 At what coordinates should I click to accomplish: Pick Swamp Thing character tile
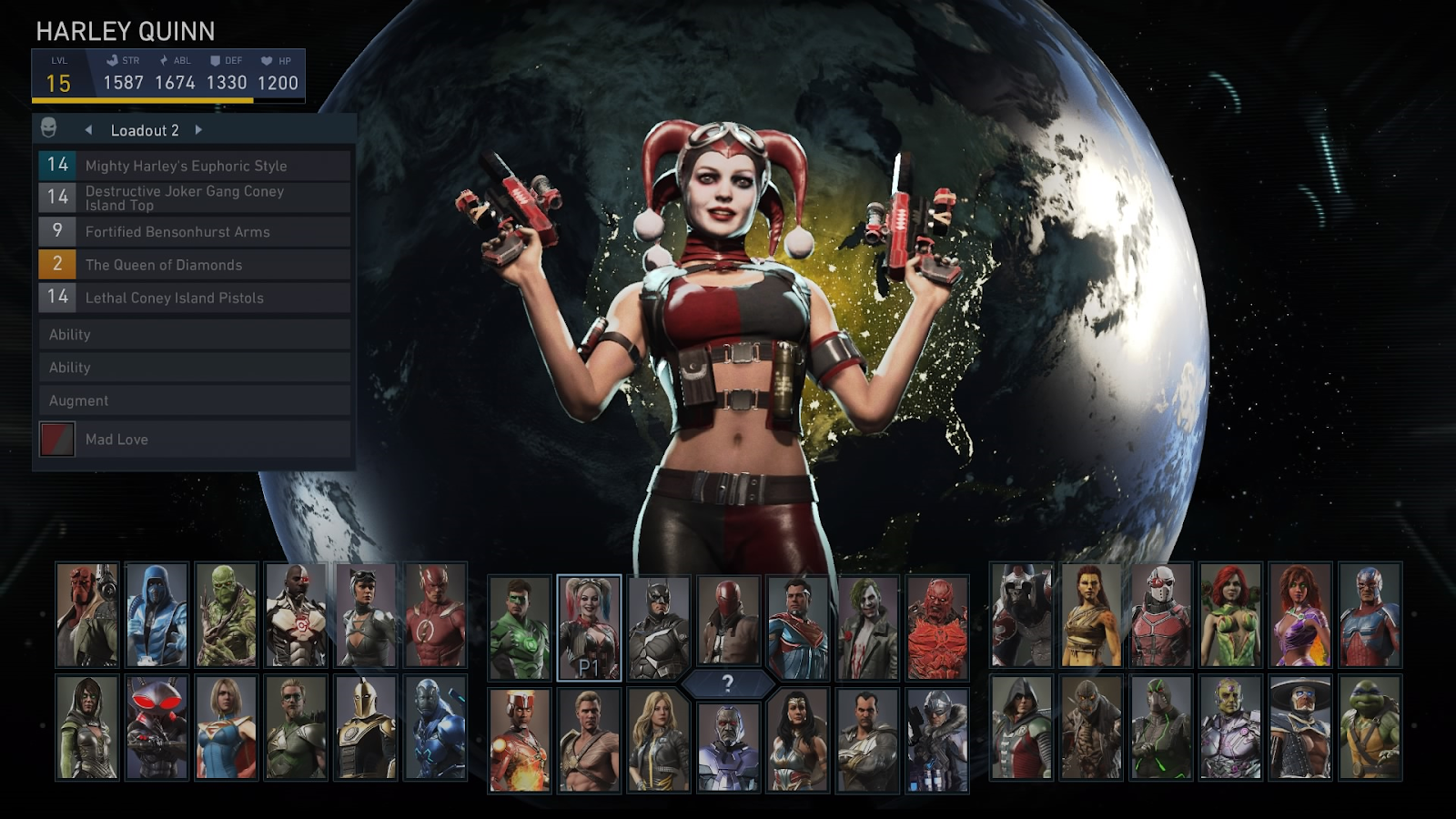pyautogui.click(x=227, y=615)
